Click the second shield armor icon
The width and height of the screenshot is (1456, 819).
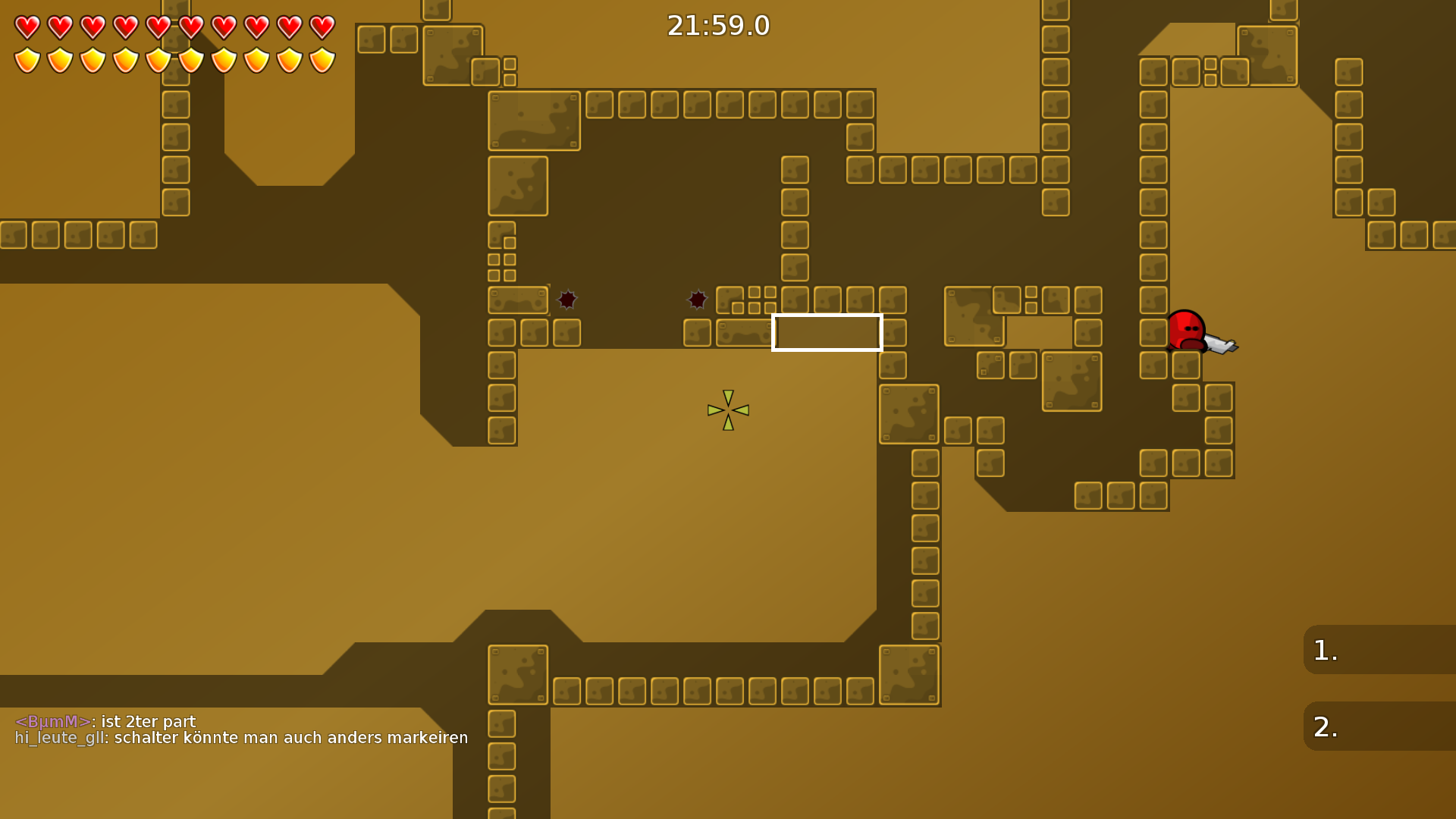click(60, 61)
